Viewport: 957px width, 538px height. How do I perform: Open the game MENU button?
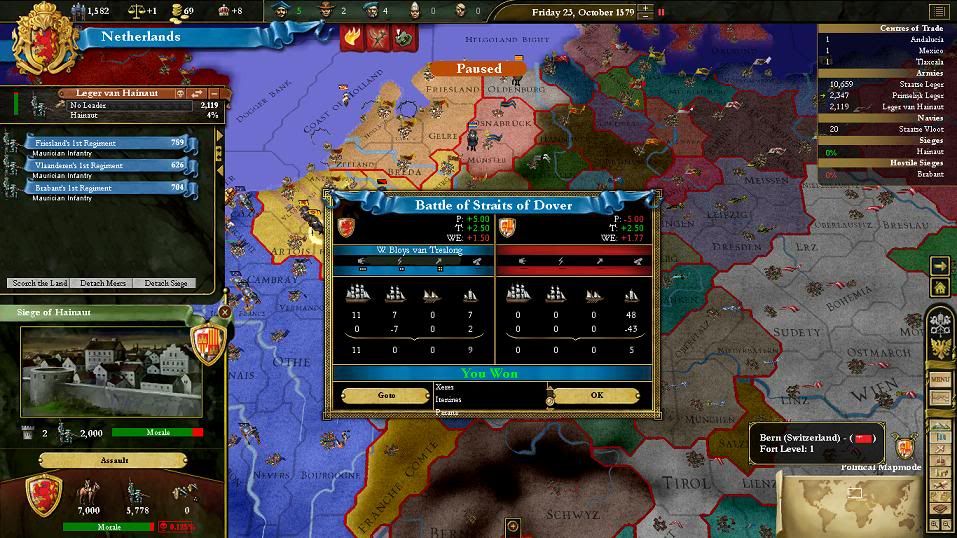pos(940,379)
